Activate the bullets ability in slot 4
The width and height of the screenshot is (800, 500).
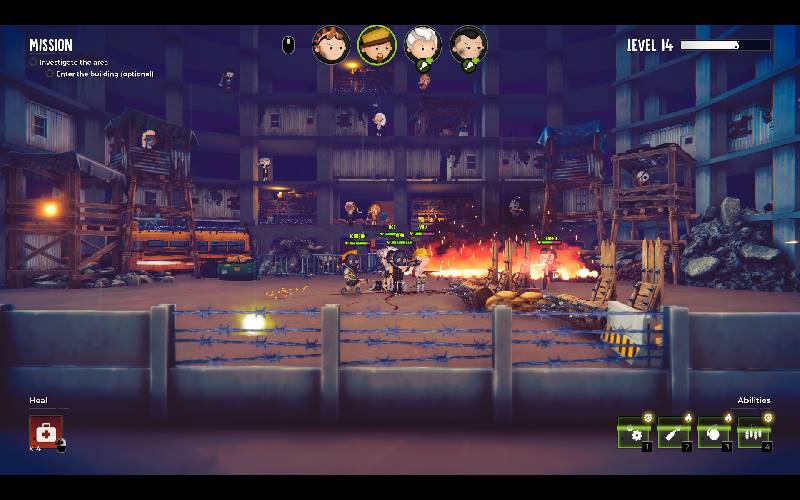click(753, 433)
